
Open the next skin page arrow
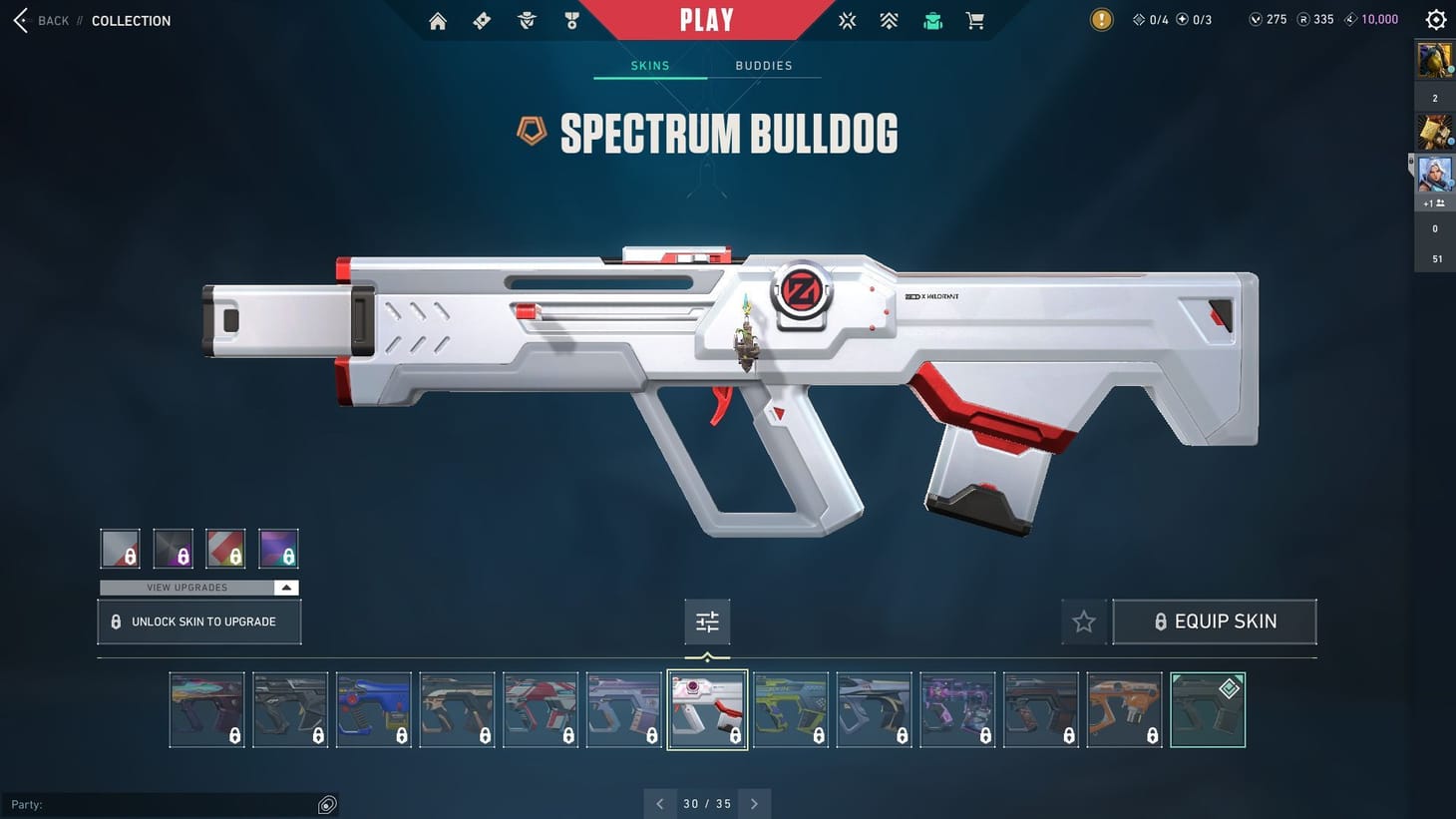point(755,803)
